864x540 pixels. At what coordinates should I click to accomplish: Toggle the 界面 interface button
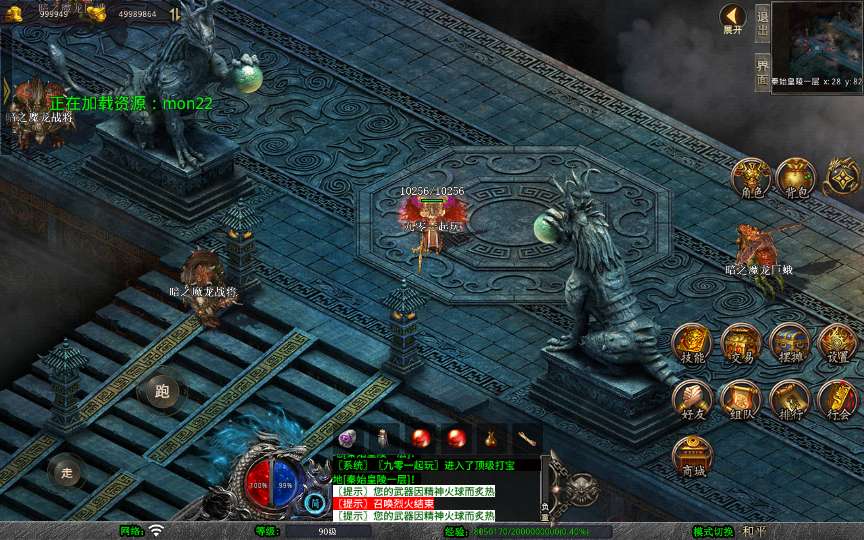[x=762, y=73]
